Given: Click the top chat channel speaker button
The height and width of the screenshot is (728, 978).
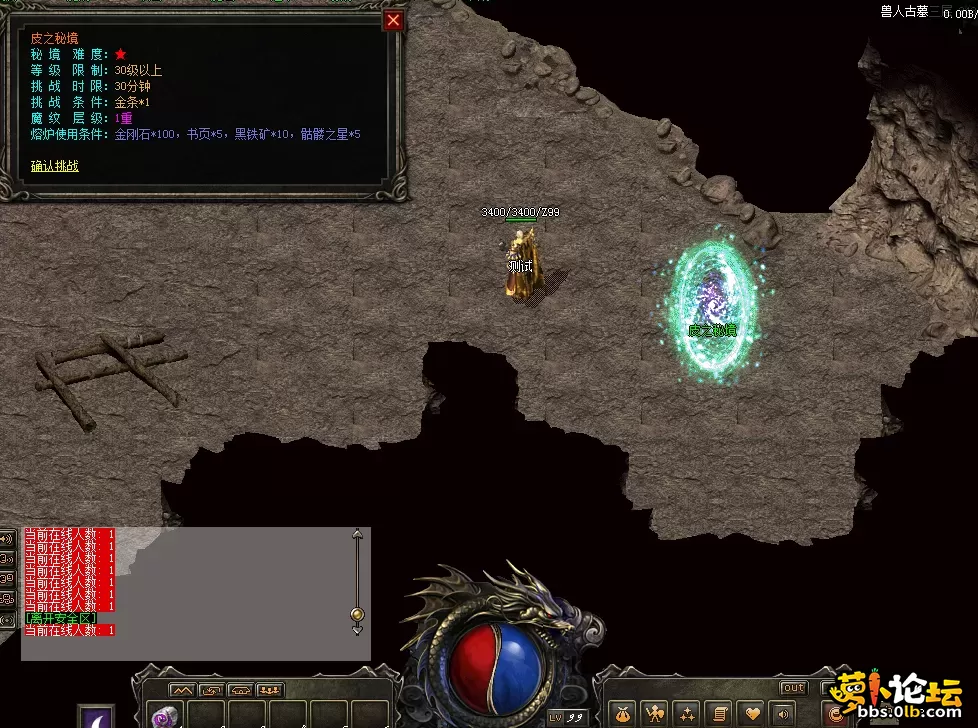Looking at the screenshot, I should pos(7,539).
